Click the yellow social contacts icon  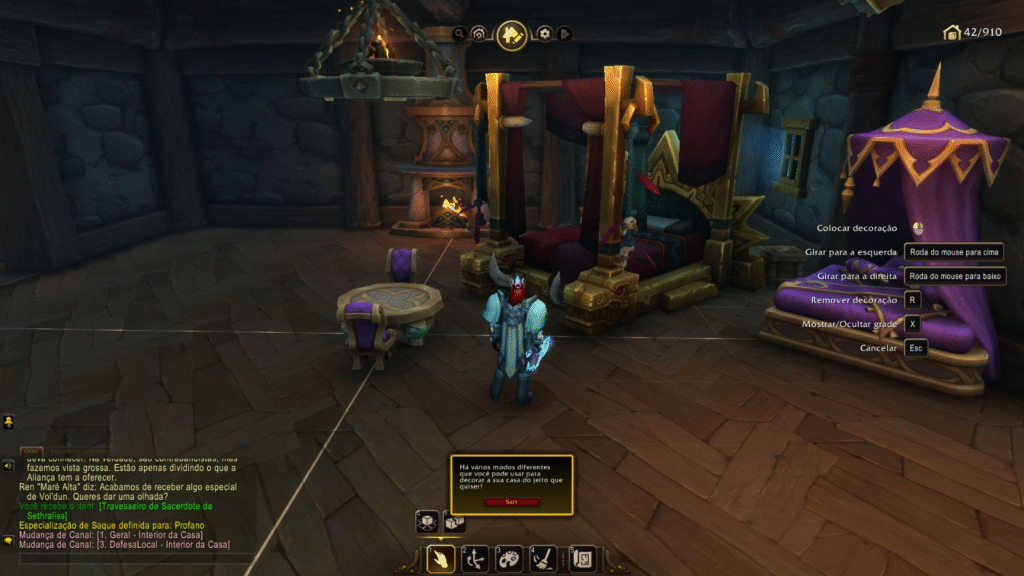(x=8, y=422)
